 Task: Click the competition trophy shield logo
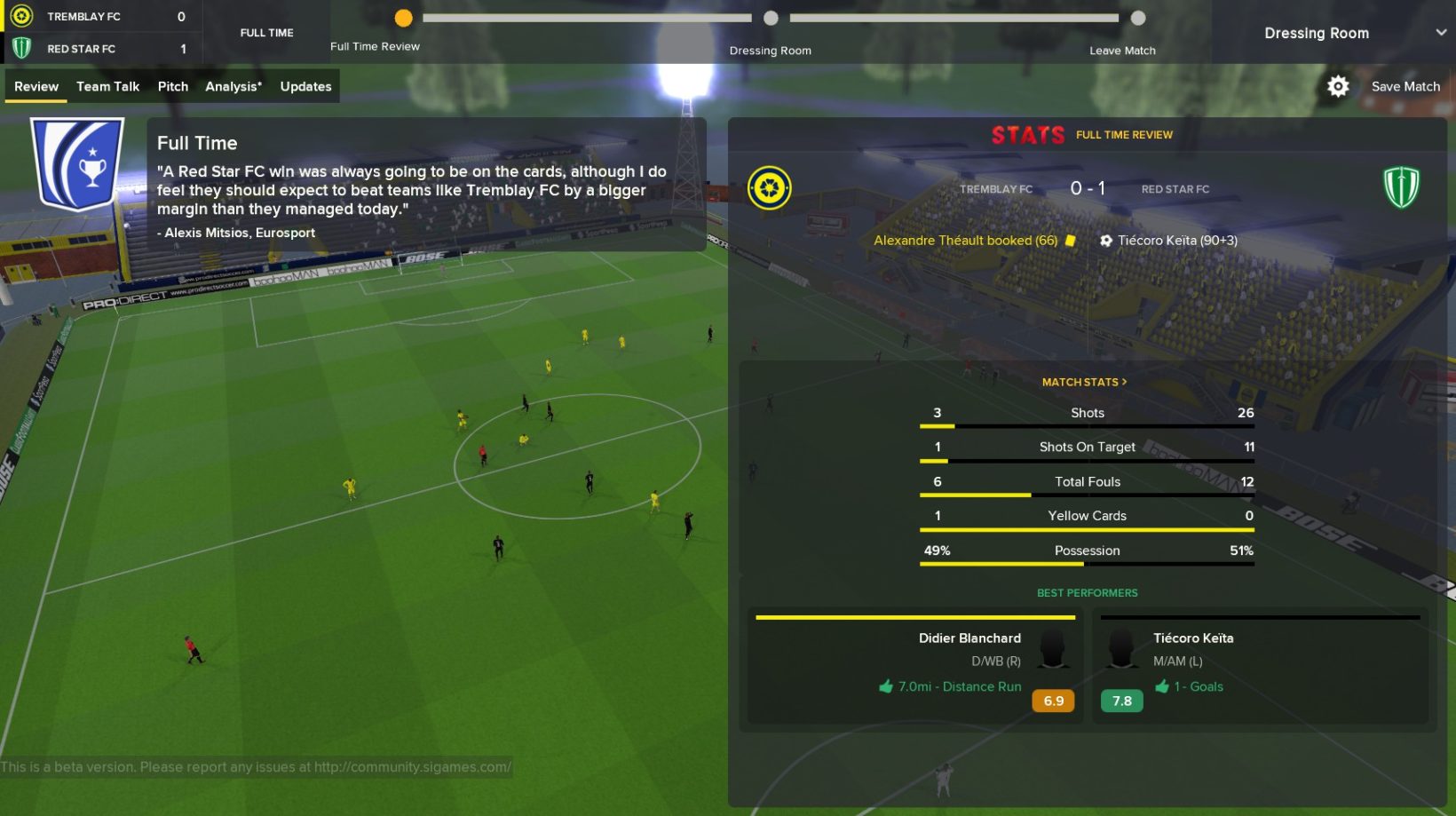77,164
